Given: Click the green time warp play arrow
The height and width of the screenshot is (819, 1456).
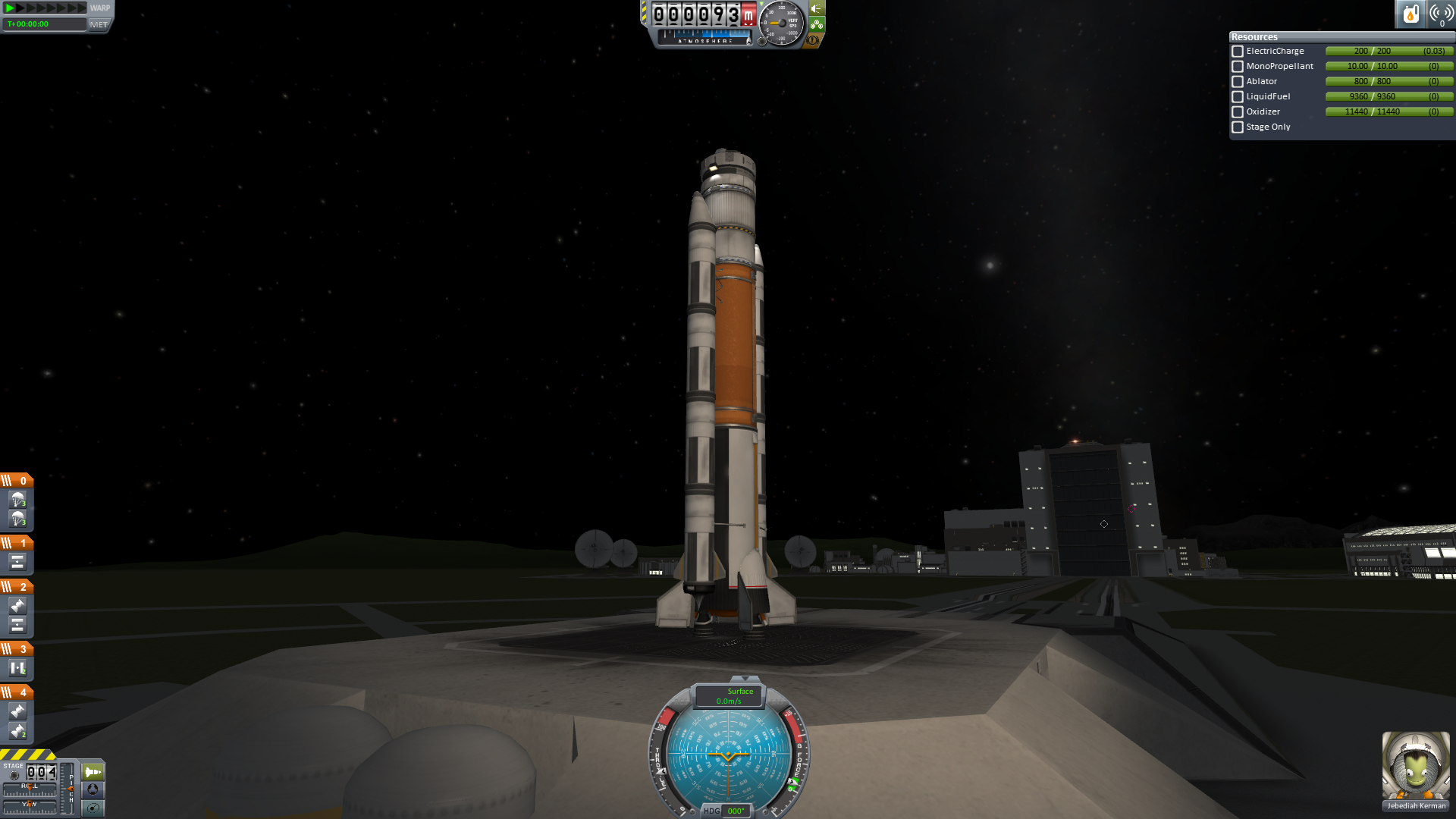Looking at the screenshot, I should (x=10, y=8).
